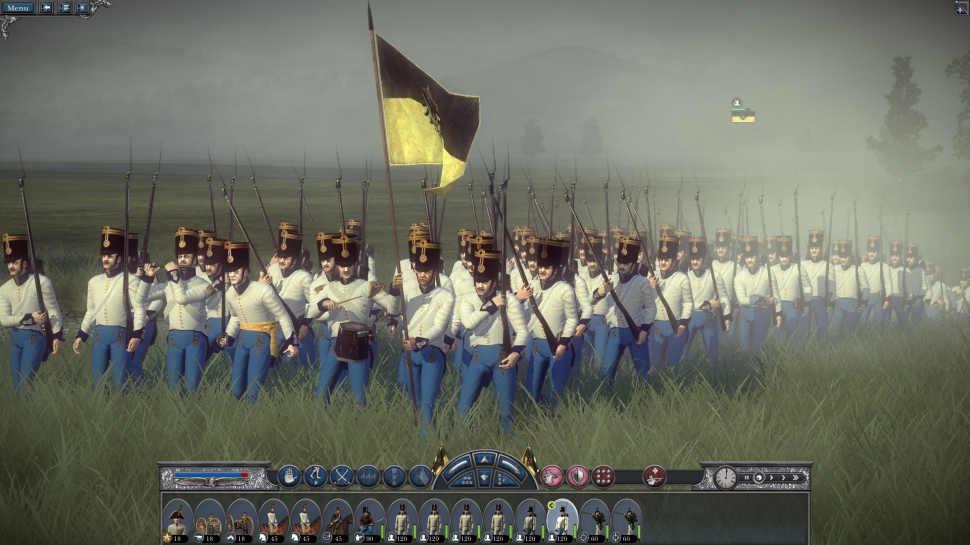The height and width of the screenshot is (545, 970).
Task: Move the unit backward with the down arrow
Action: click(484, 480)
